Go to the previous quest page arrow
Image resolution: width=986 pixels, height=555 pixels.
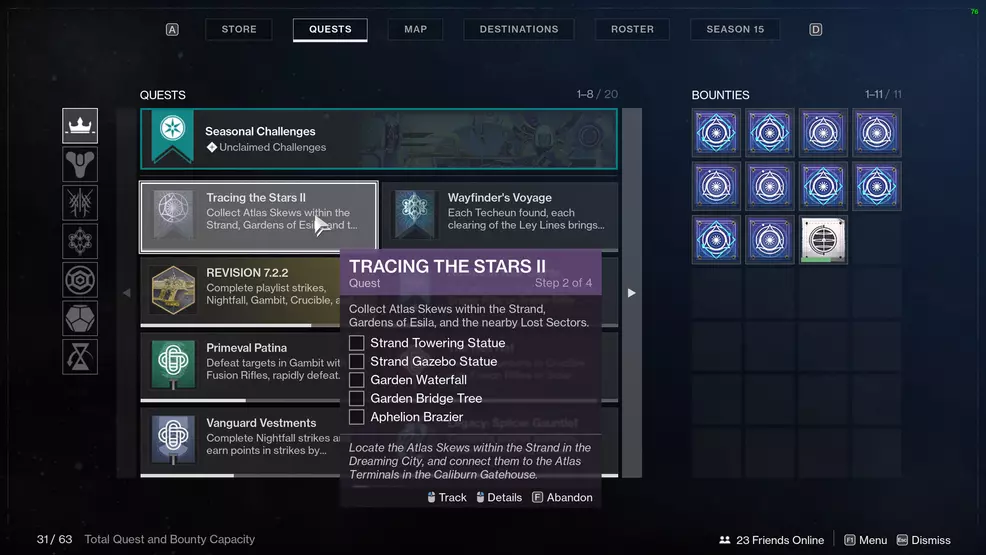click(x=126, y=293)
